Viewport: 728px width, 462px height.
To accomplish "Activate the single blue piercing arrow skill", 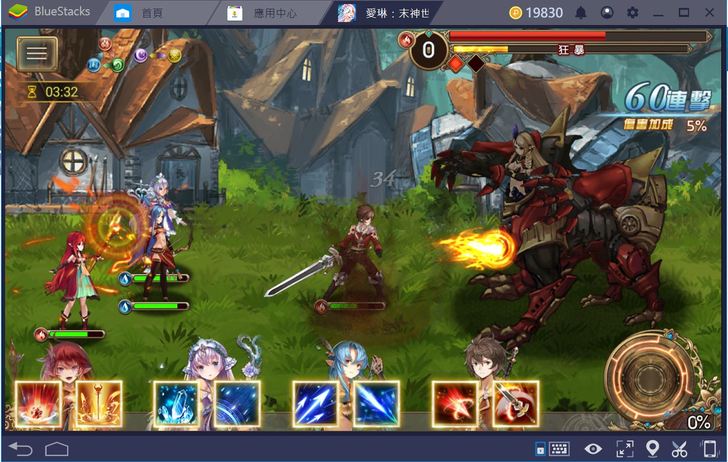I will (x=375, y=404).
